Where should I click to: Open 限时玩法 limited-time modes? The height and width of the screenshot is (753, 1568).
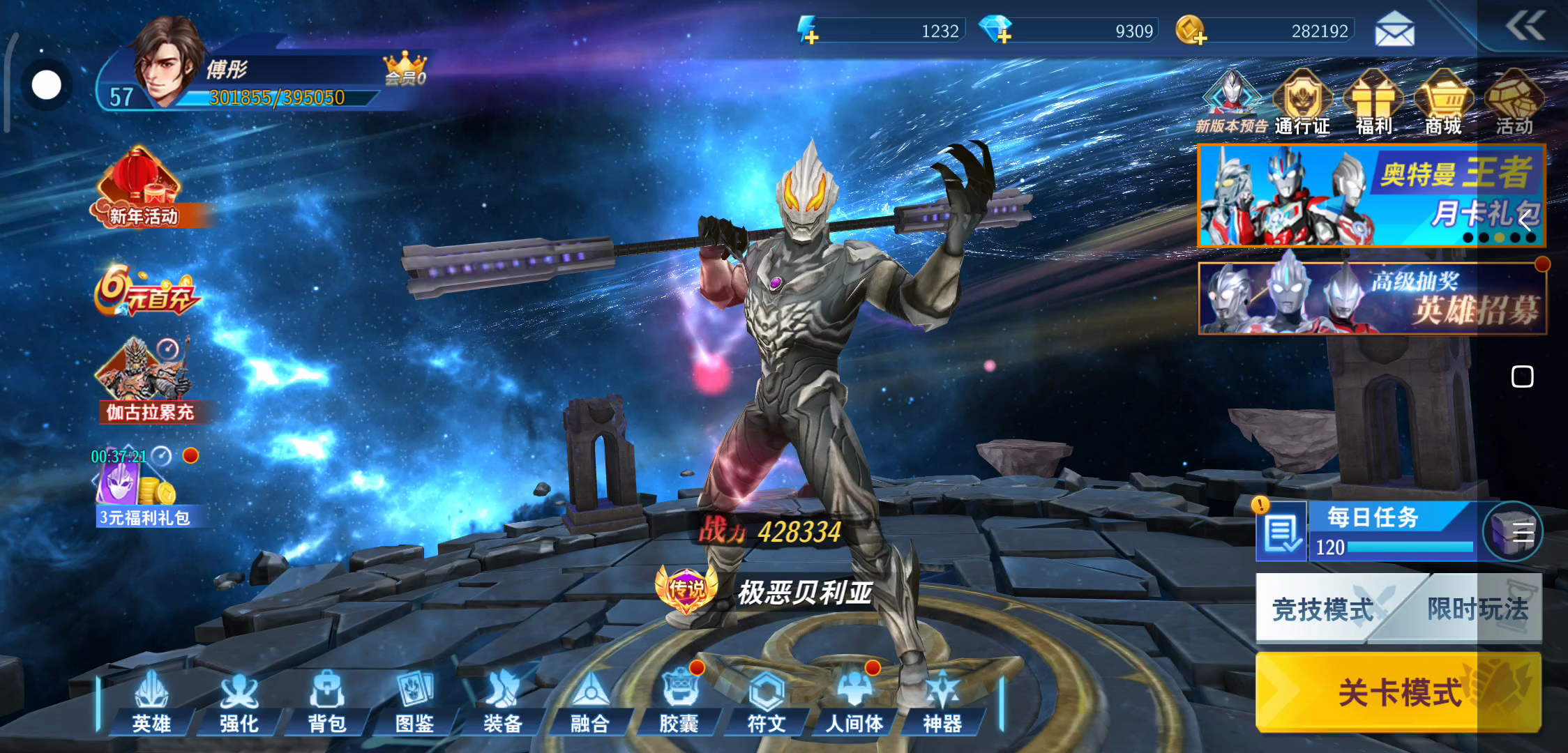click(1476, 609)
